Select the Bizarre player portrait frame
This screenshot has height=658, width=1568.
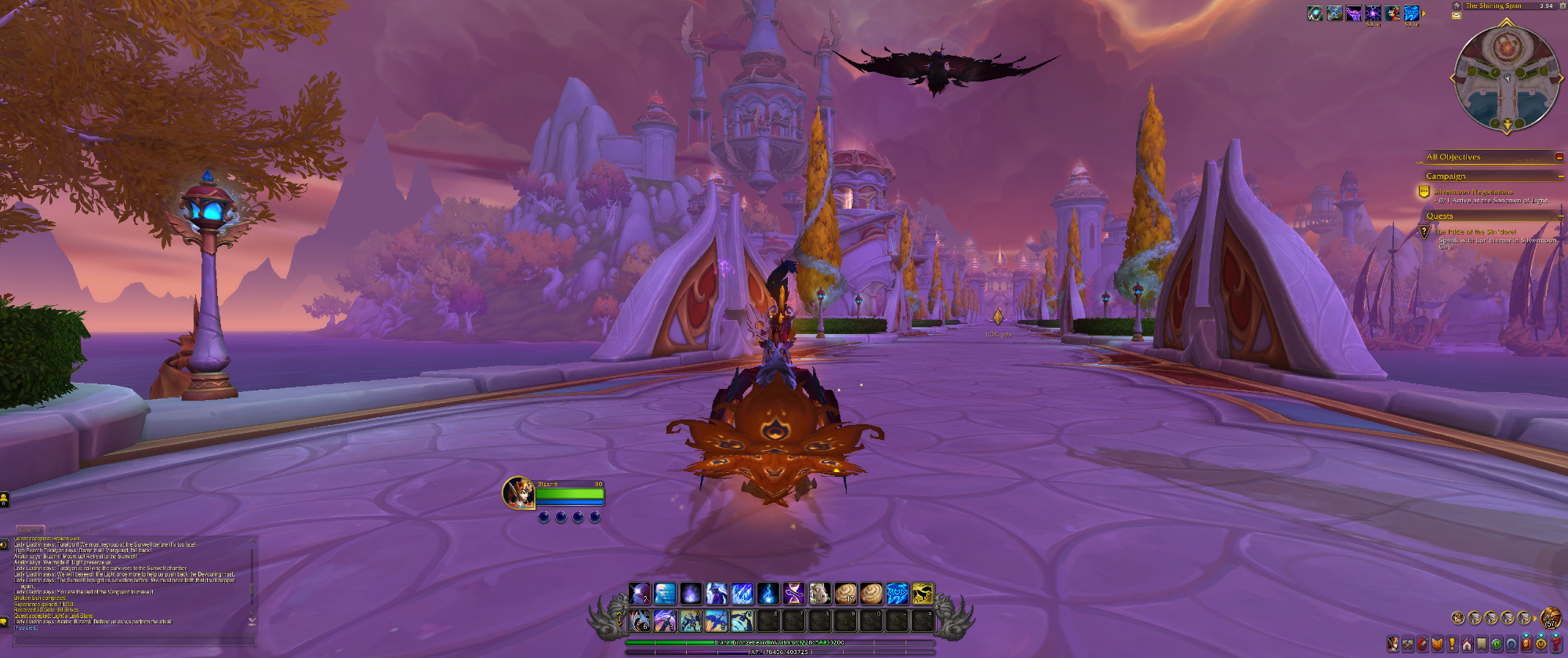(x=518, y=493)
